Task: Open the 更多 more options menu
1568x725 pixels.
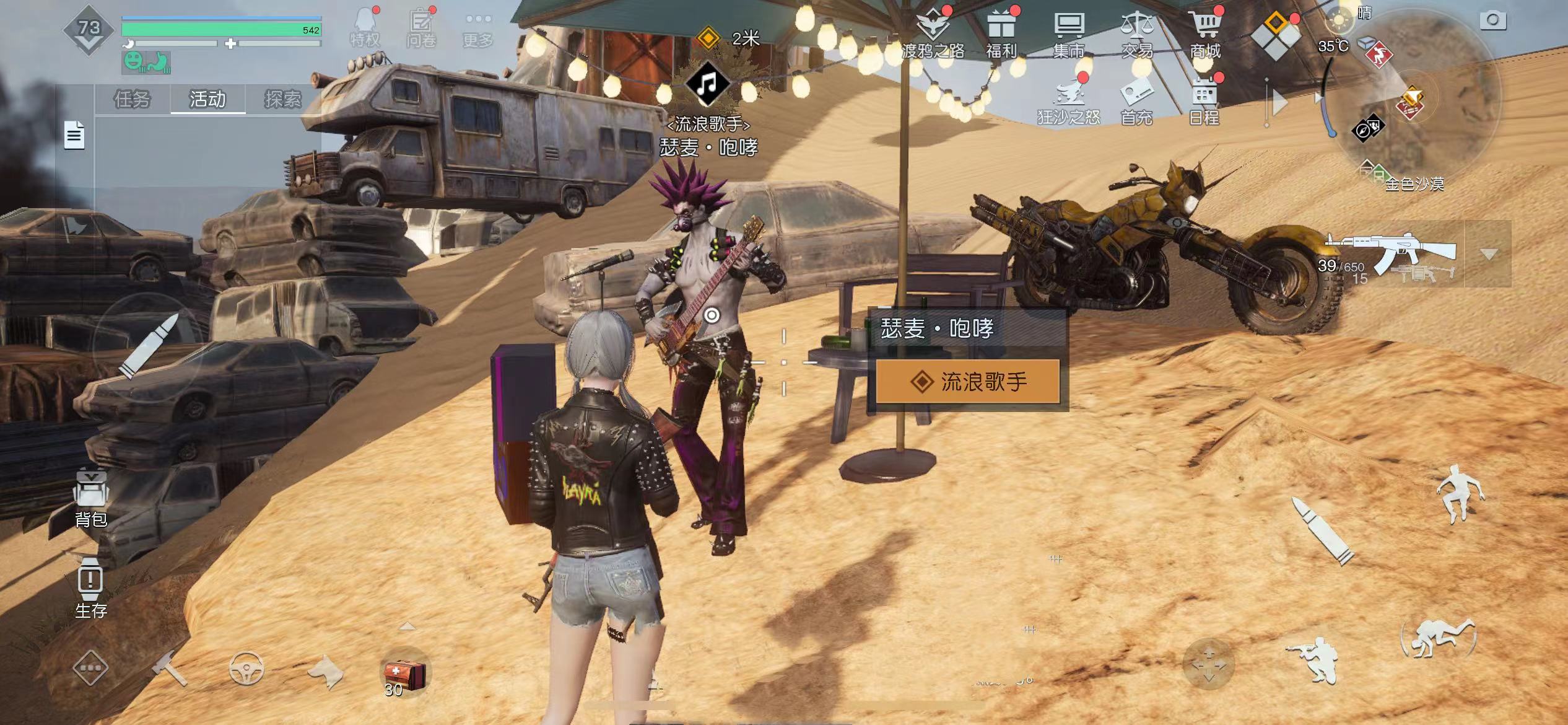Action: pos(478,30)
